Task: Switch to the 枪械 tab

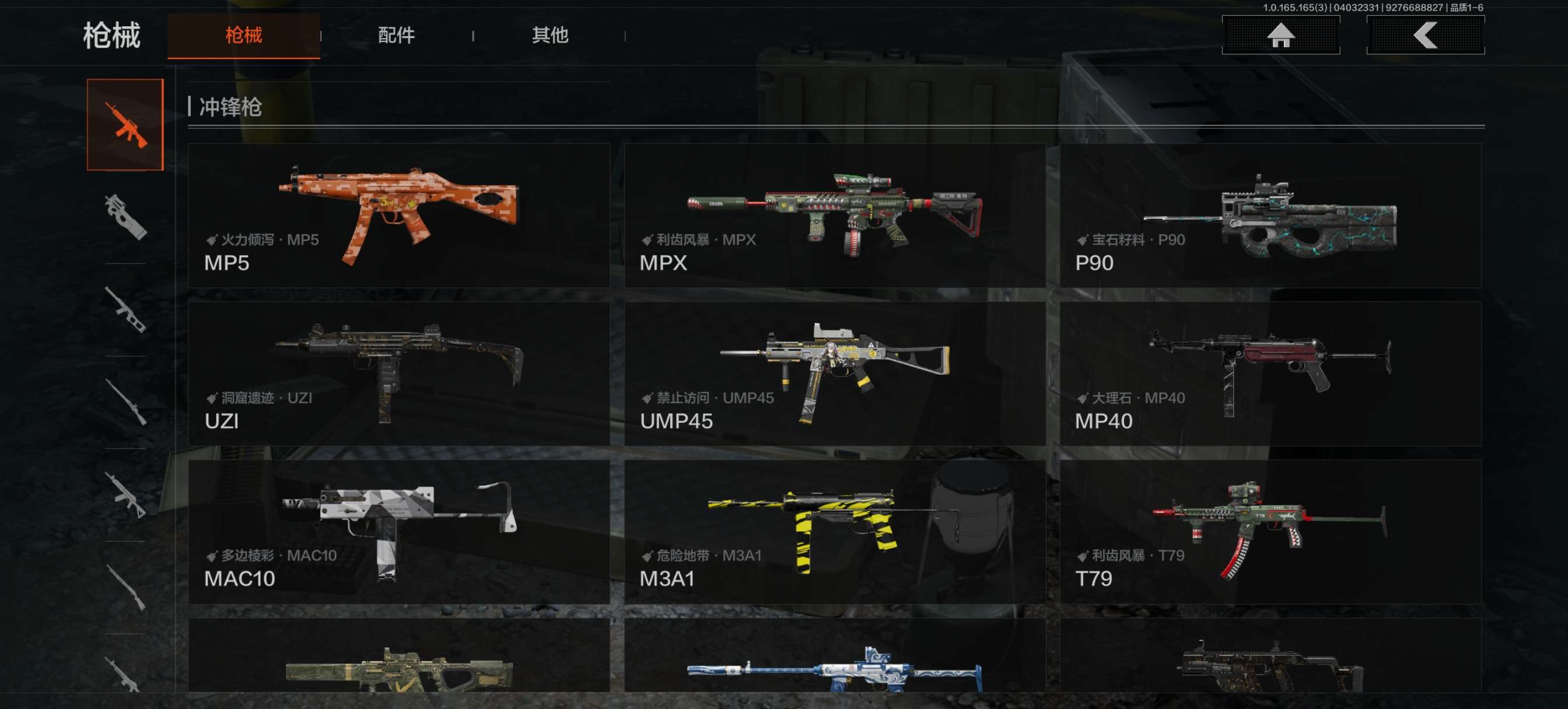Action: point(243,36)
